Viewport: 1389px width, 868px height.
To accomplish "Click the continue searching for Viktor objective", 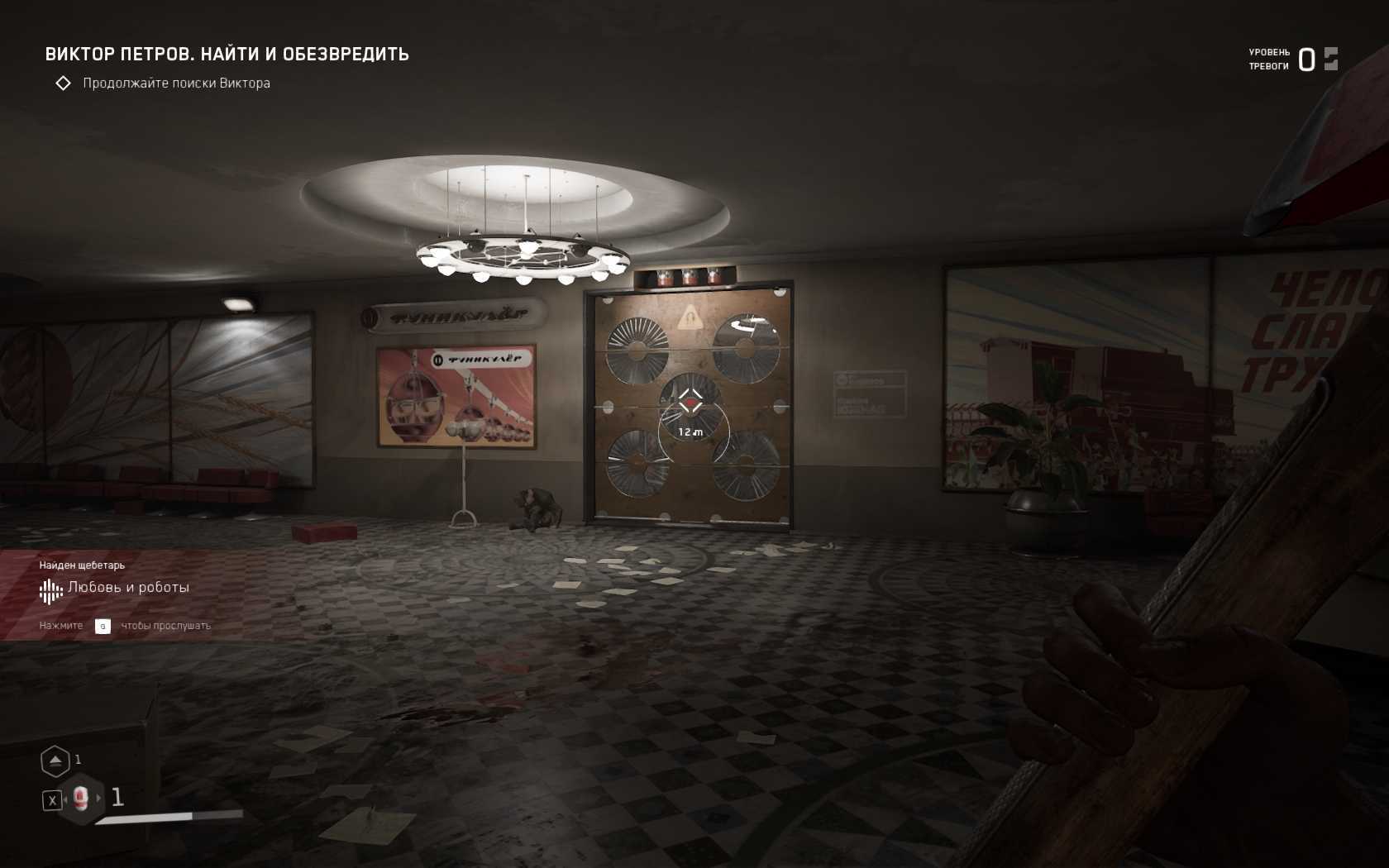I will click(176, 83).
